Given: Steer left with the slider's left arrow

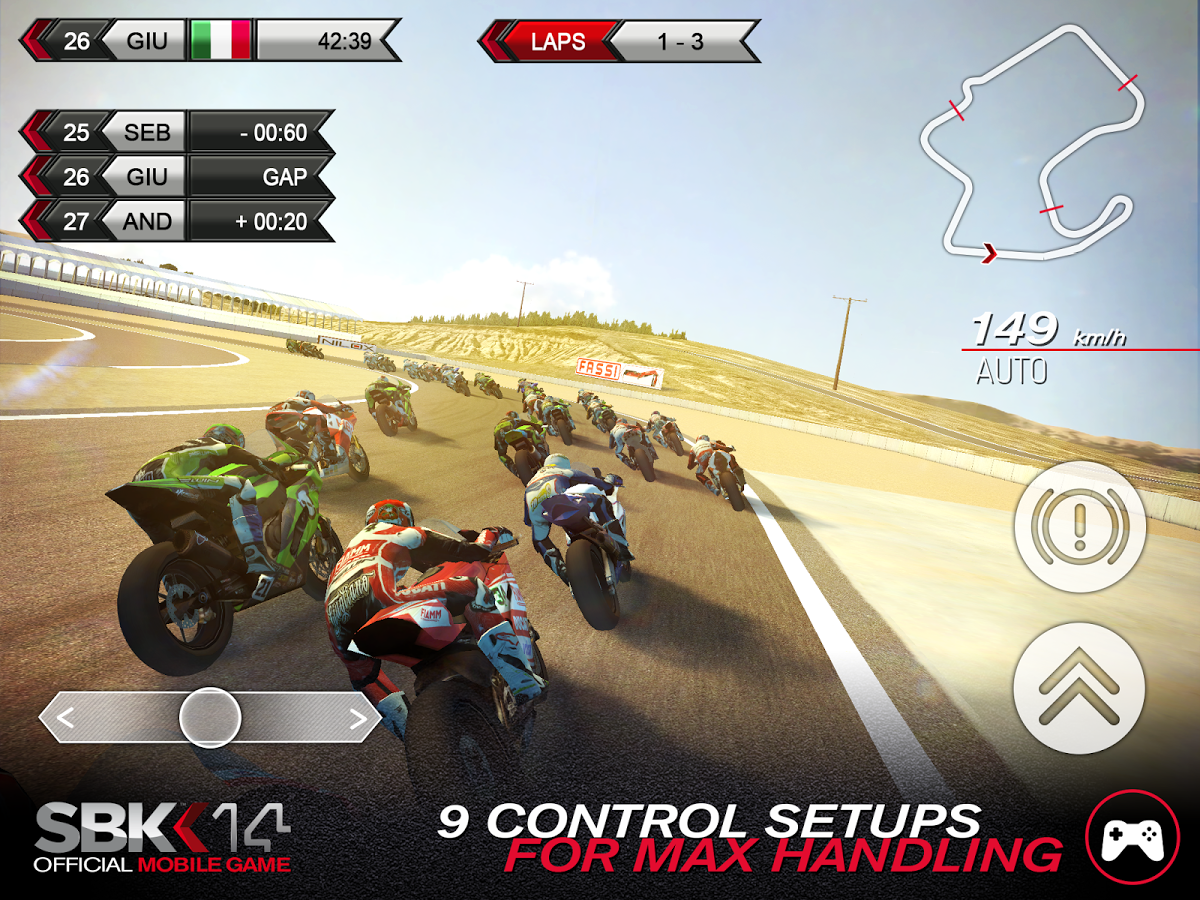Looking at the screenshot, I should pos(66,717).
